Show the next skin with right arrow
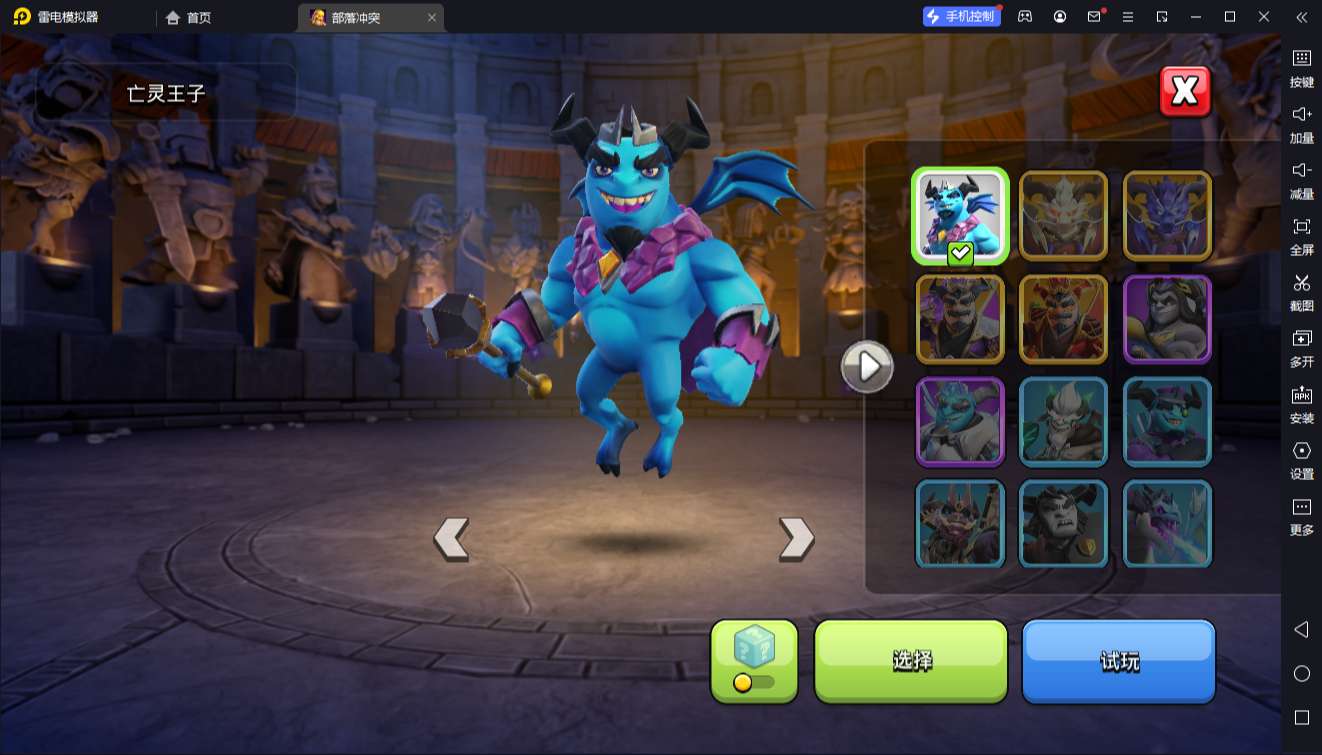The height and width of the screenshot is (755, 1322). point(796,538)
